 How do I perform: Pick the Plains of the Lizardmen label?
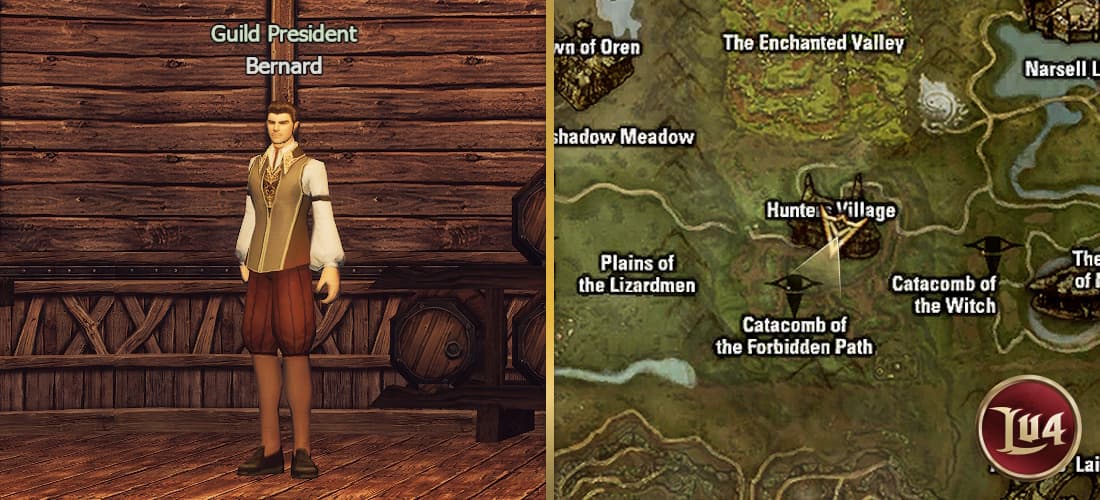click(x=636, y=274)
